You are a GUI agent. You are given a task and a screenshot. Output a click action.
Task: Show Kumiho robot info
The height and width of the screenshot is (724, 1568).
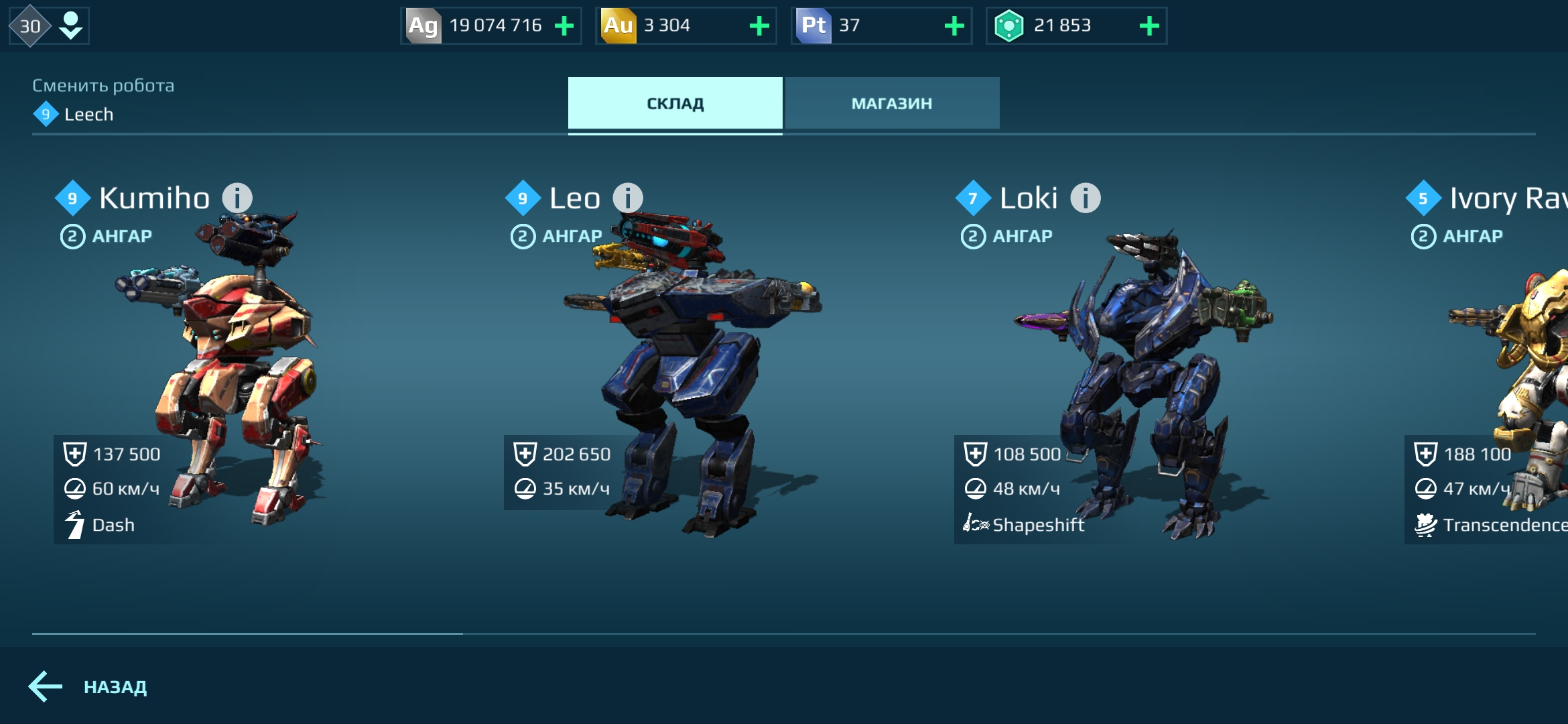[x=237, y=198]
